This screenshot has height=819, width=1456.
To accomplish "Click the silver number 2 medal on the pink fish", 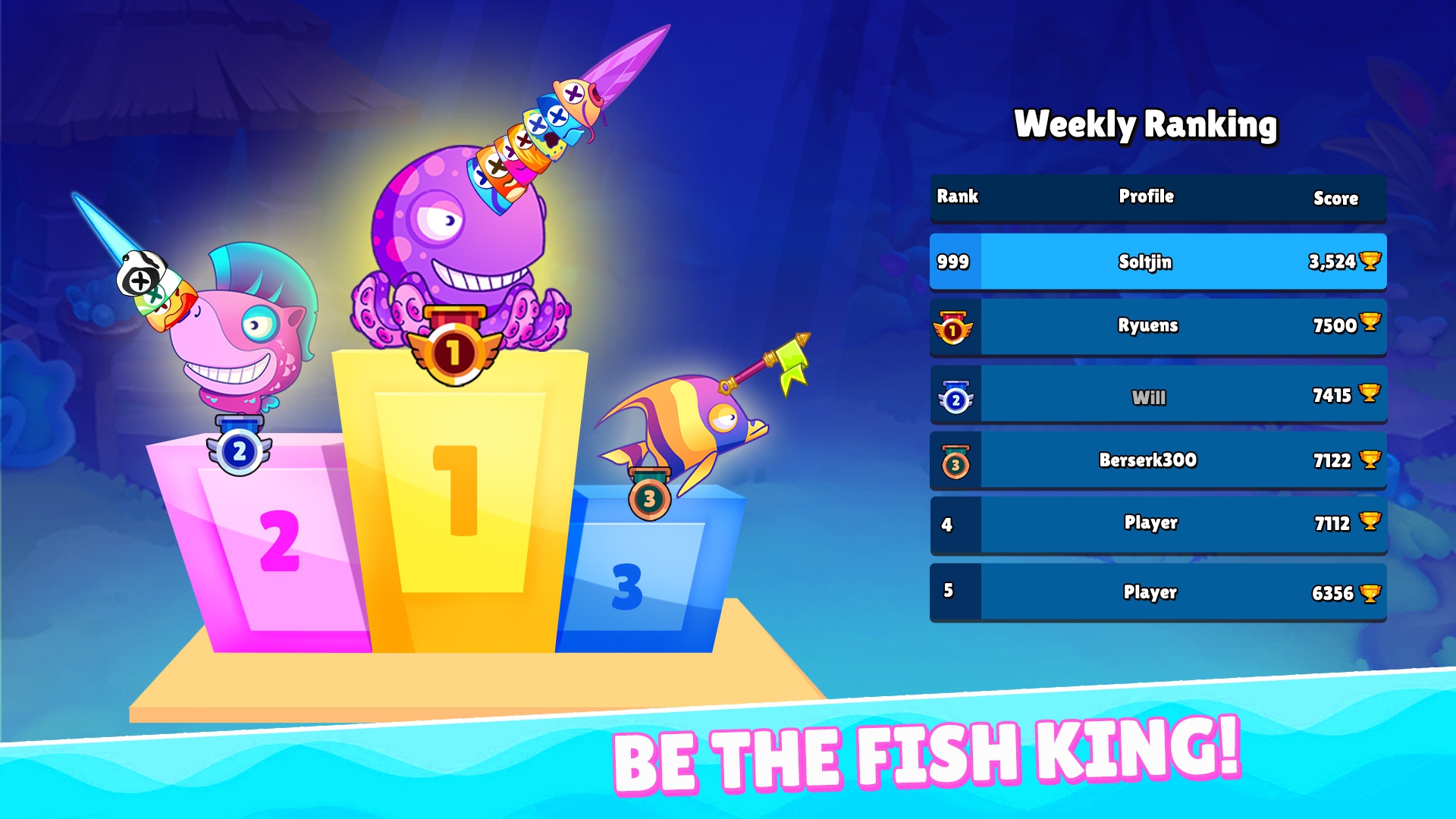I will (x=240, y=450).
